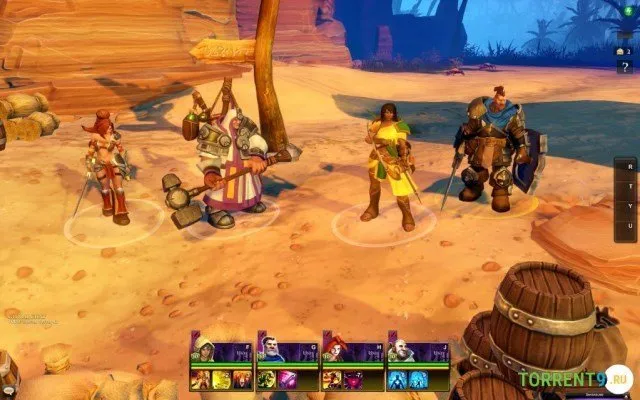
Task: Select the bald dwarf hero portrait
Action: [x=399, y=350]
